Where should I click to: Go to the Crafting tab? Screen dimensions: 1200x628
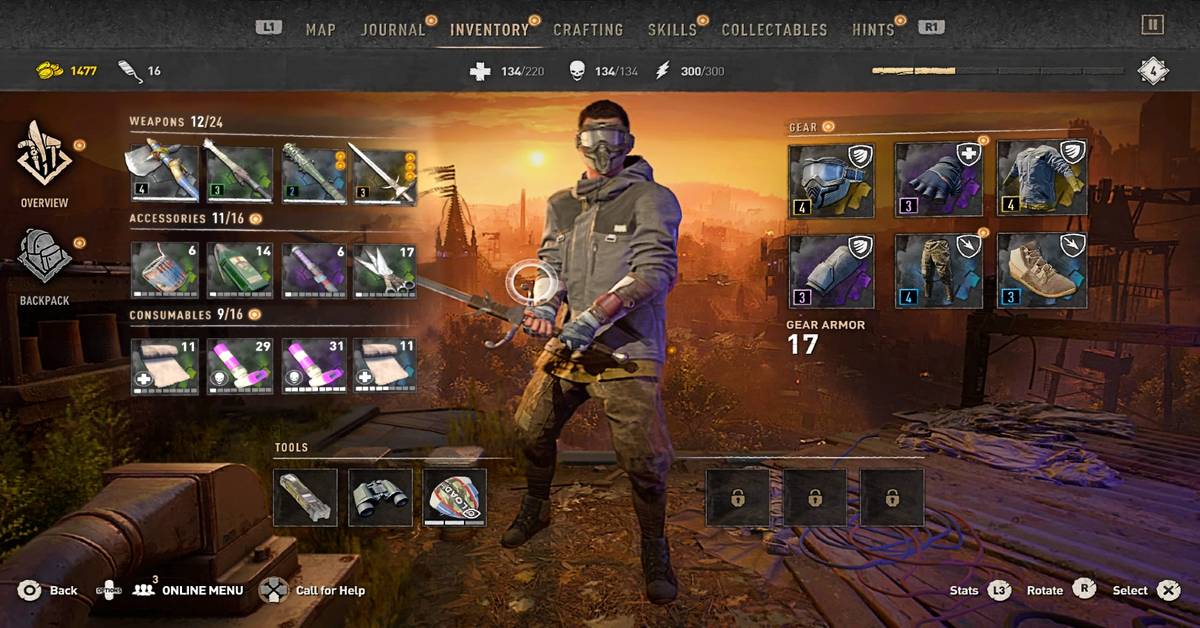(x=588, y=29)
